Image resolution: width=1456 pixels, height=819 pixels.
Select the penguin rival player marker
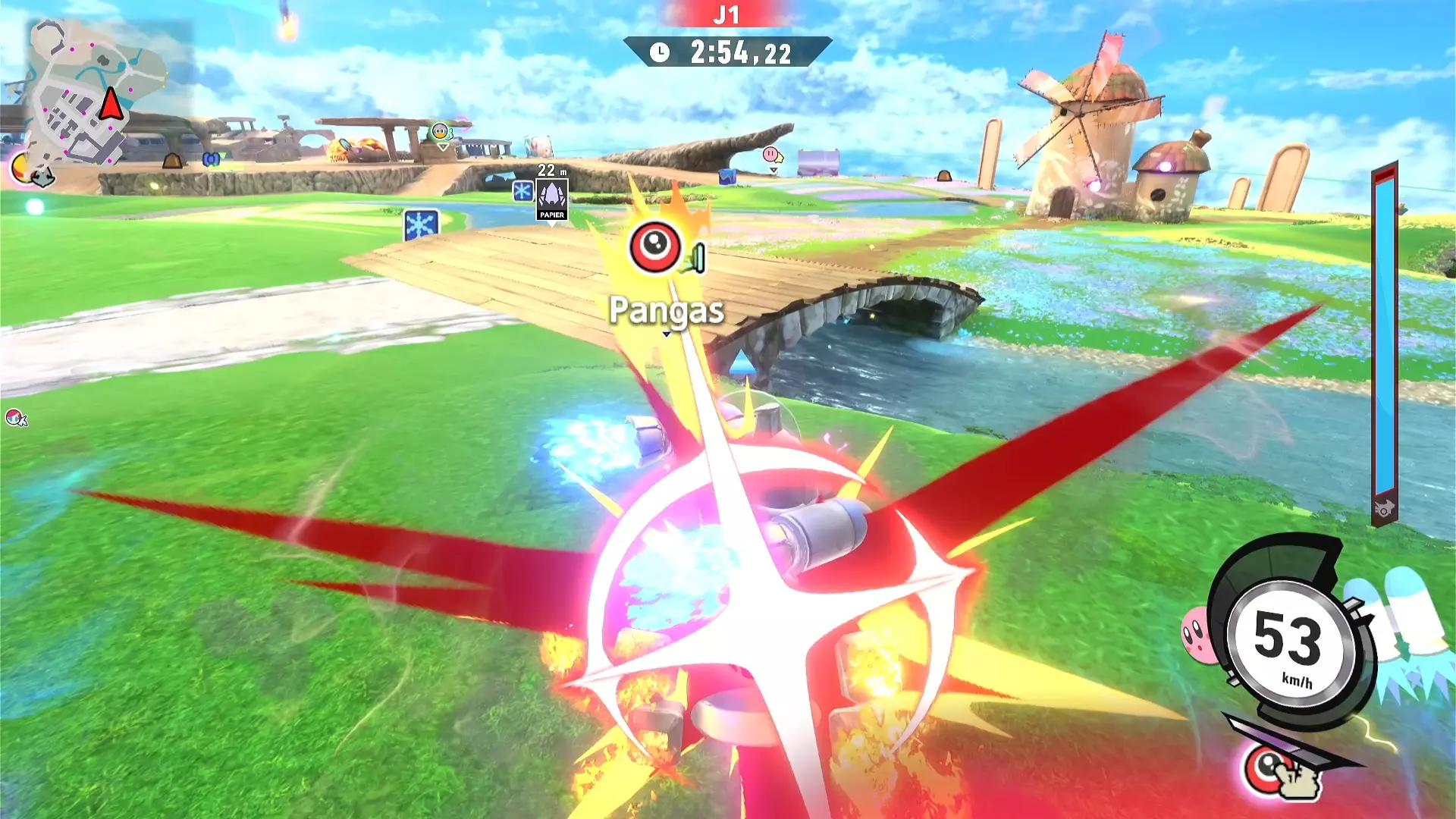pyautogui.click(x=441, y=133)
